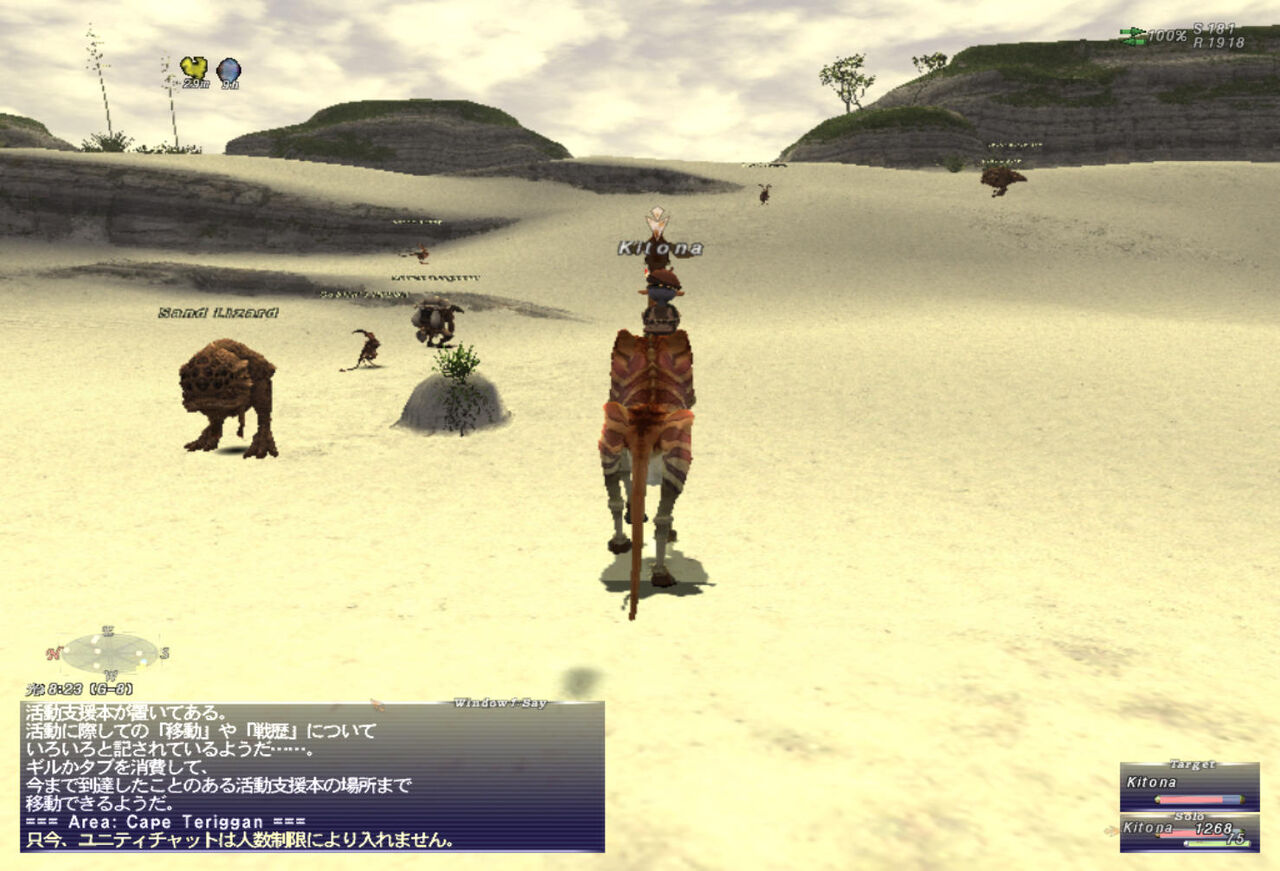Click the 100% display near the green arrows
Viewport: 1280px width, 871px height.
click(1166, 35)
